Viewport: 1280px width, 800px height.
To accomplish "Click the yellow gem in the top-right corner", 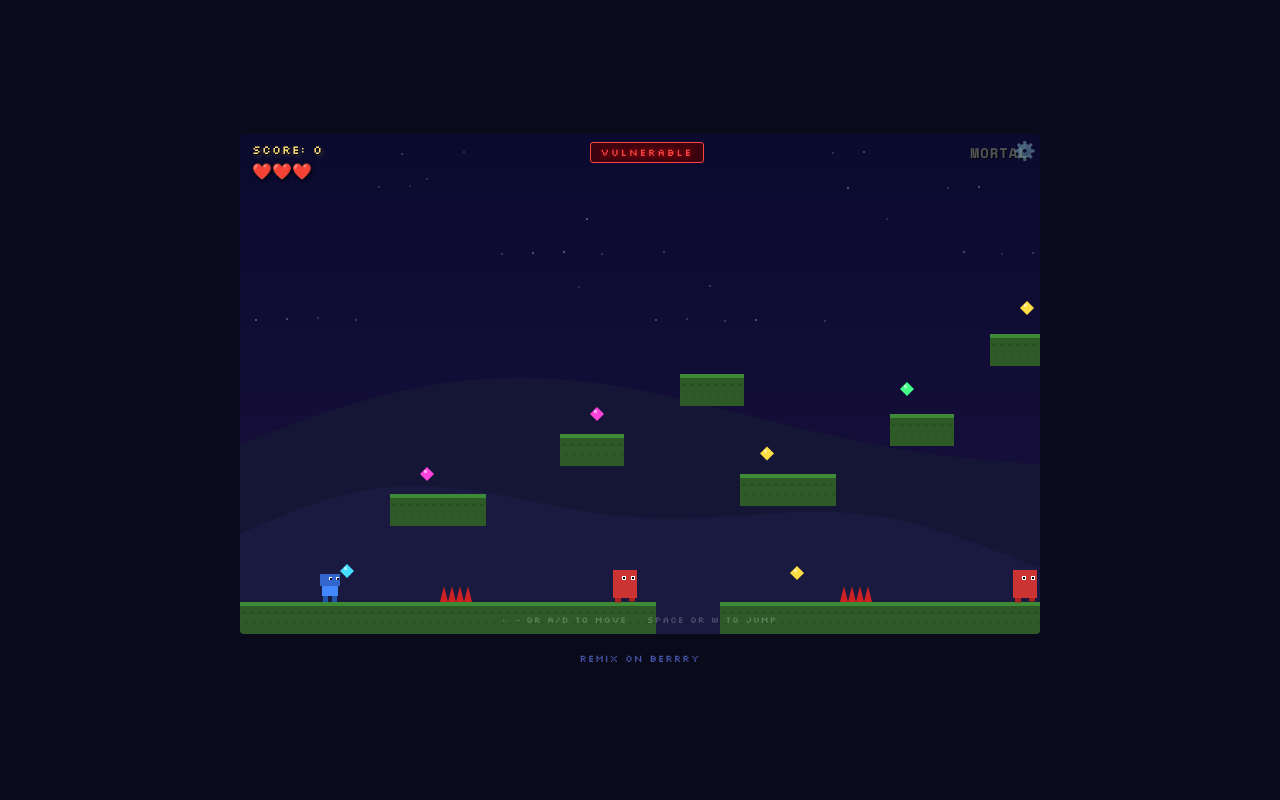I will [x=1026, y=308].
